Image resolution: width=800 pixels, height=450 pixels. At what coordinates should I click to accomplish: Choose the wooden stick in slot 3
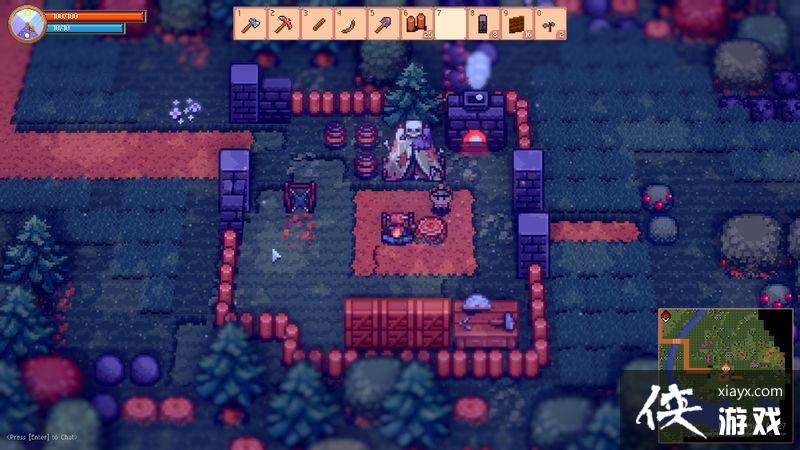click(317, 24)
